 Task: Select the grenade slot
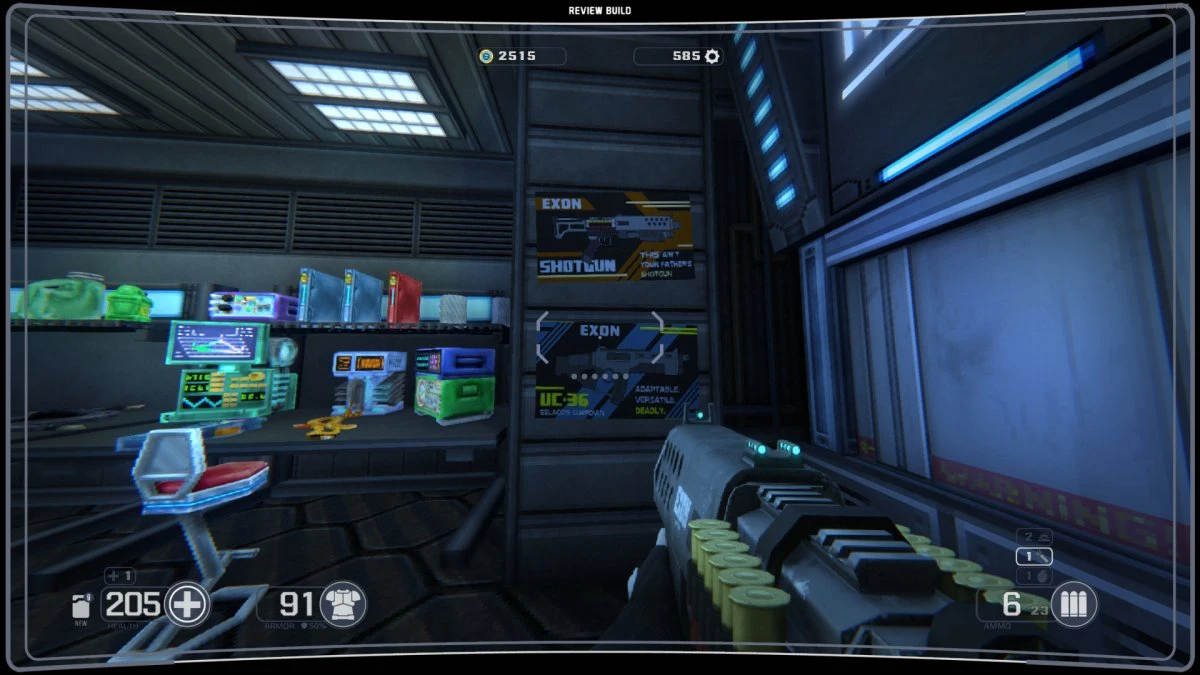click(1034, 576)
